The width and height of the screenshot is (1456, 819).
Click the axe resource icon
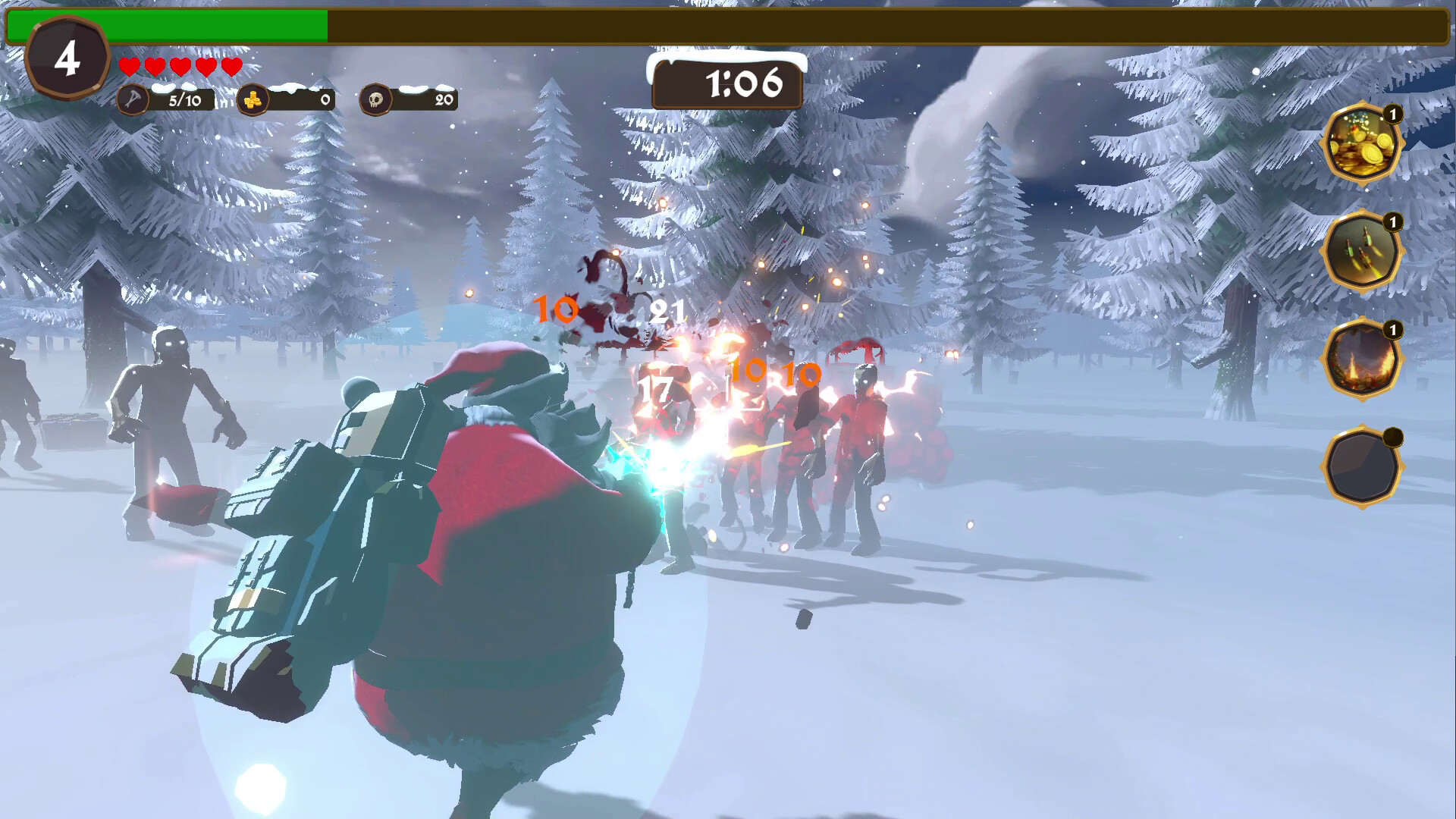pyautogui.click(x=133, y=98)
